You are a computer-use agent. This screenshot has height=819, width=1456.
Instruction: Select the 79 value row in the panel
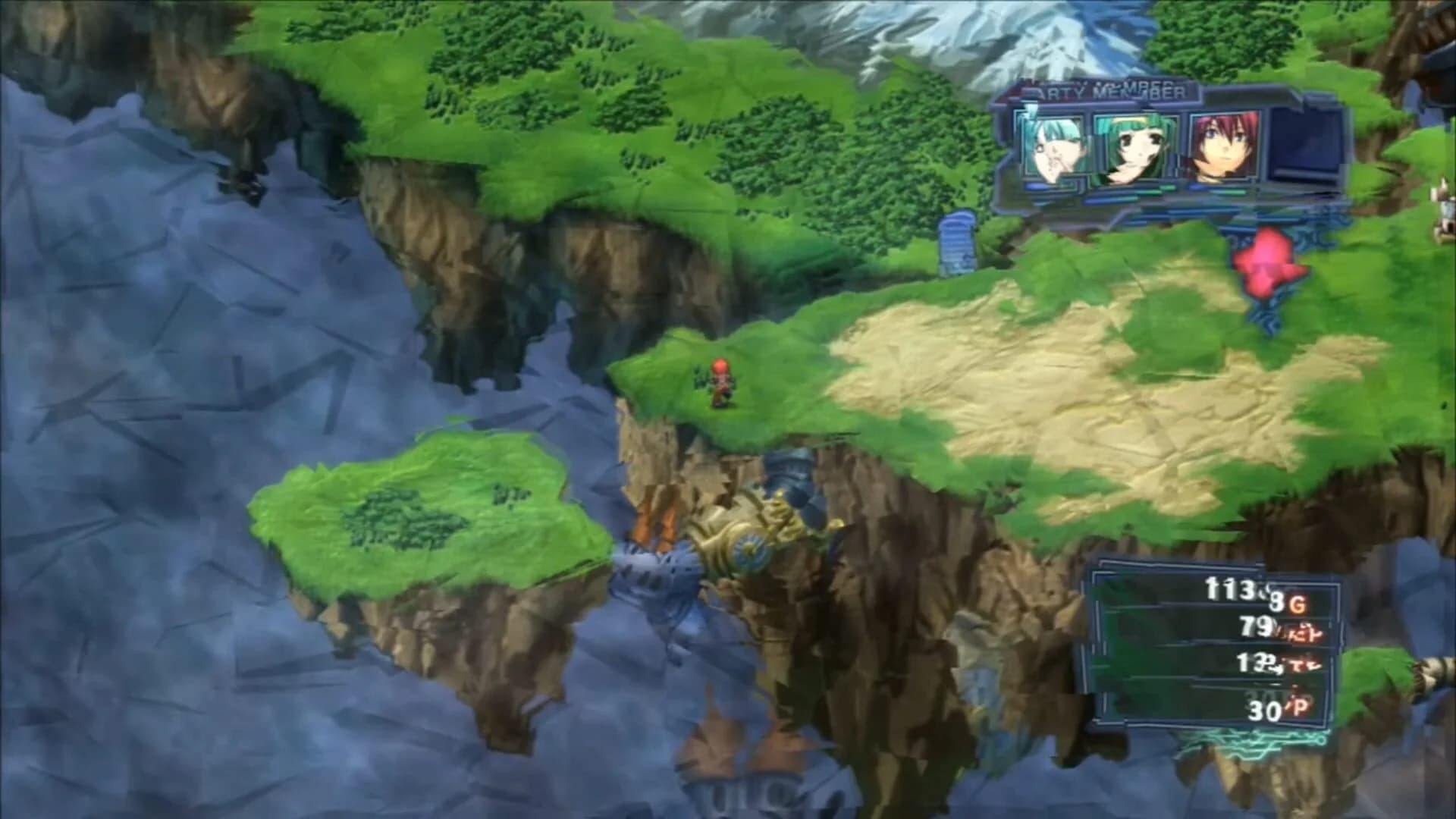(x=1255, y=628)
